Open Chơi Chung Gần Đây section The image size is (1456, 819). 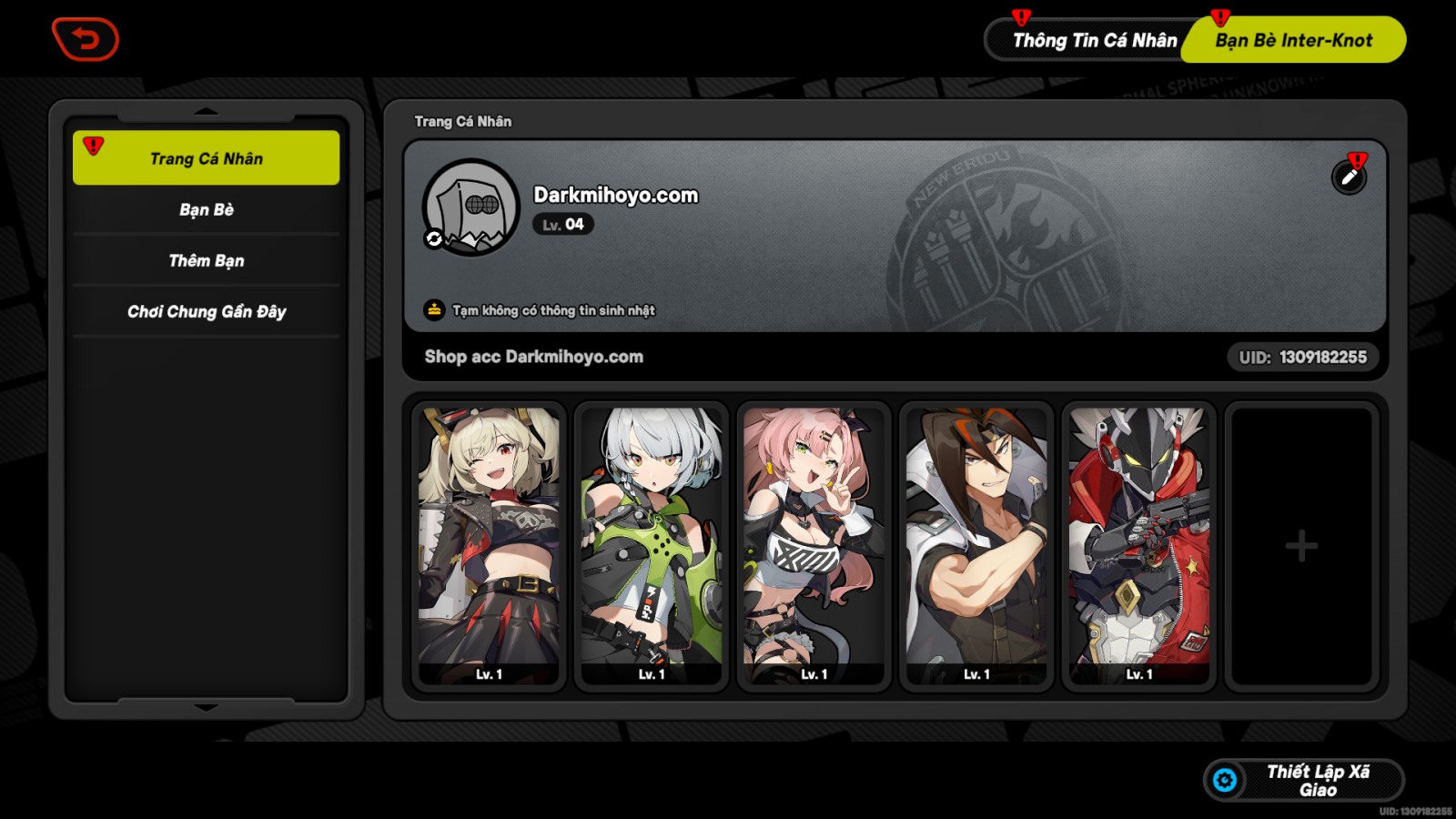pos(206,311)
